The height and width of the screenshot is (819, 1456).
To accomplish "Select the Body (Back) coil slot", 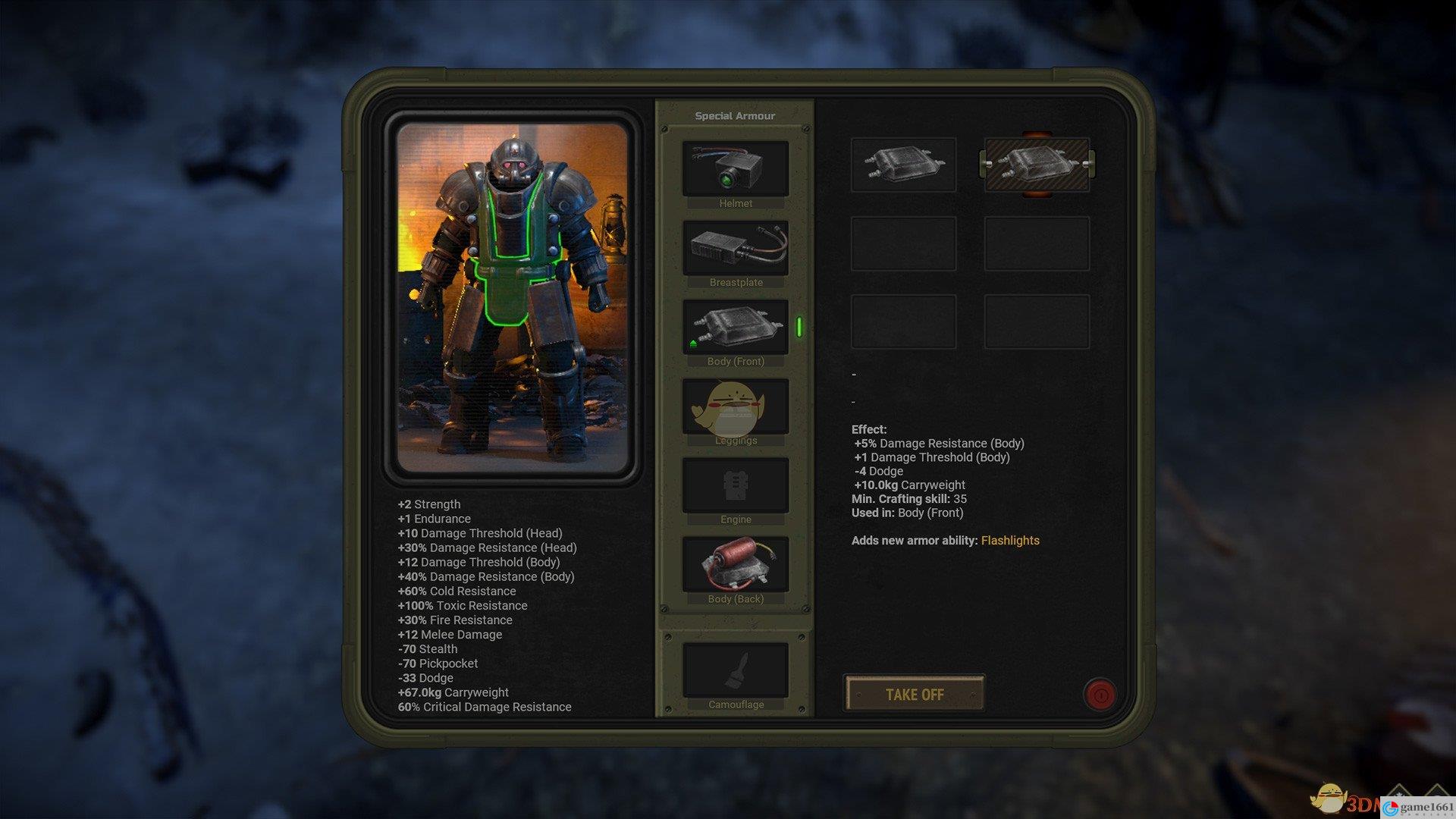I will click(735, 564).
